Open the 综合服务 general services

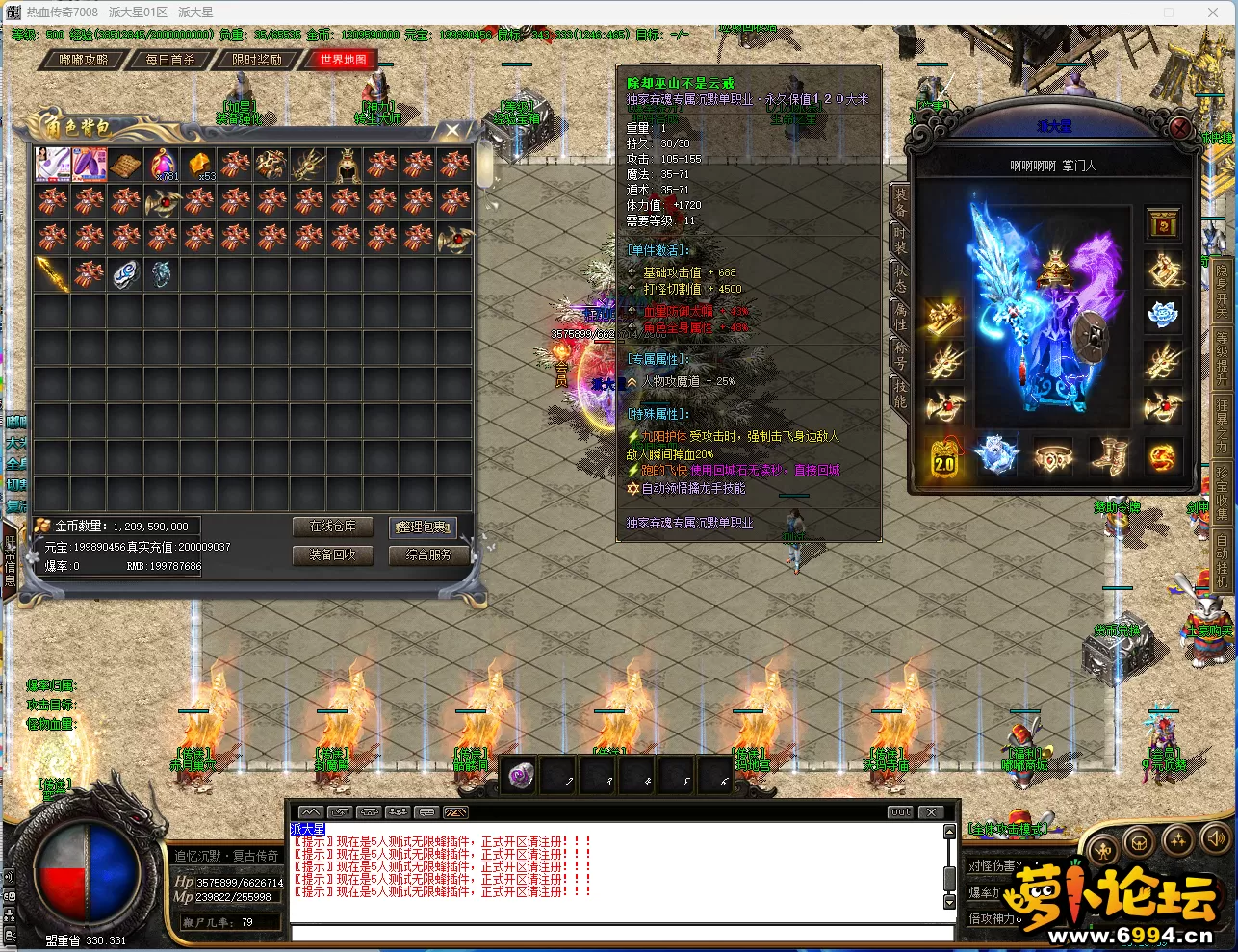tap(428, 554)
